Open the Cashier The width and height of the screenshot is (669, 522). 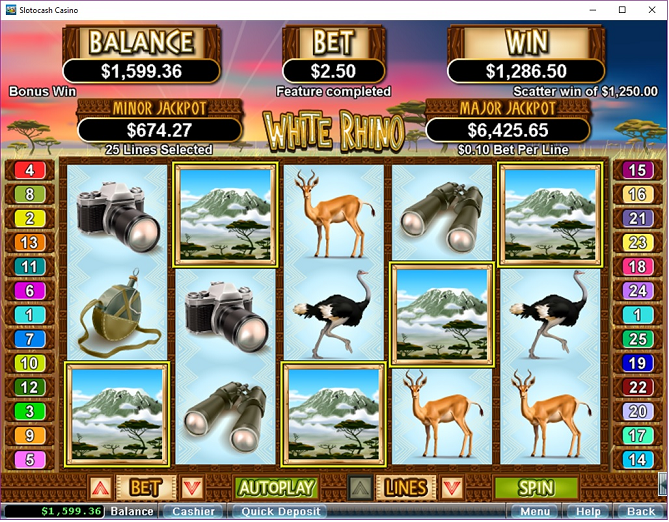193,512
